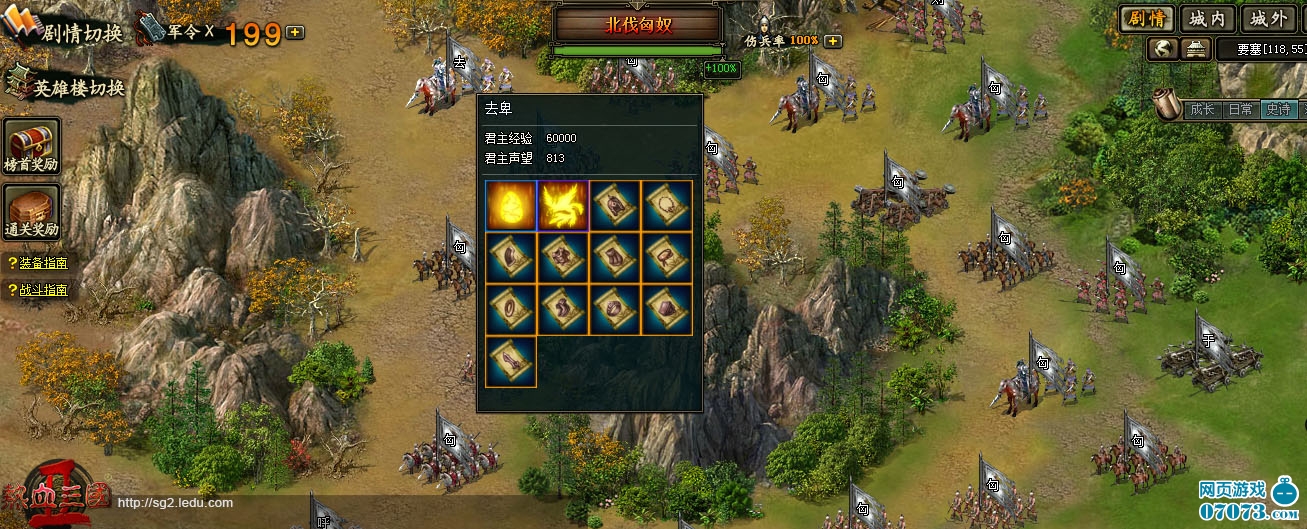Add more 军令 with the plus button

coord(295,32)
